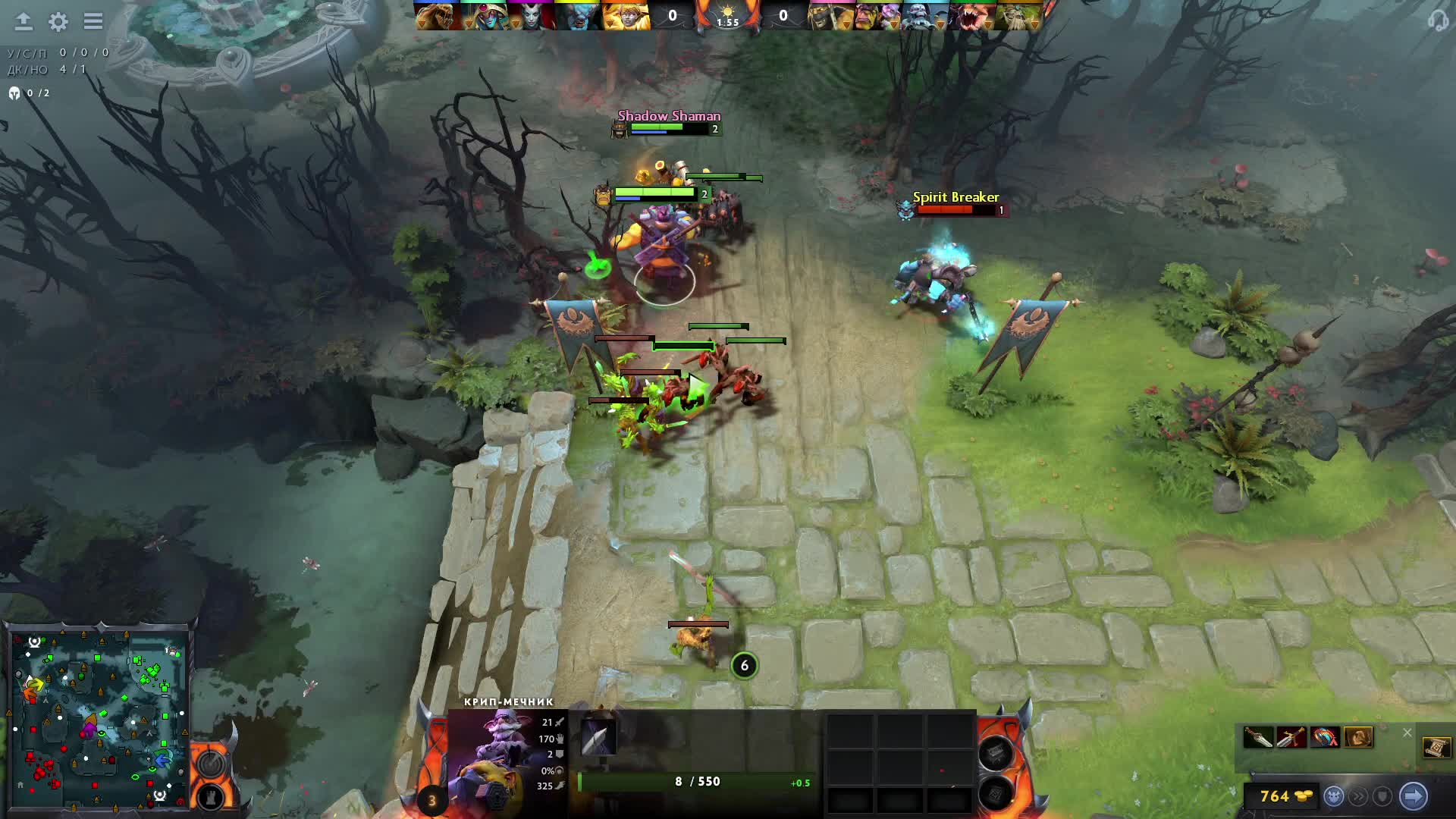This screenshot has width=1456, height=819.
Task: Open the settings gear icon
Action: click(58, 22)
